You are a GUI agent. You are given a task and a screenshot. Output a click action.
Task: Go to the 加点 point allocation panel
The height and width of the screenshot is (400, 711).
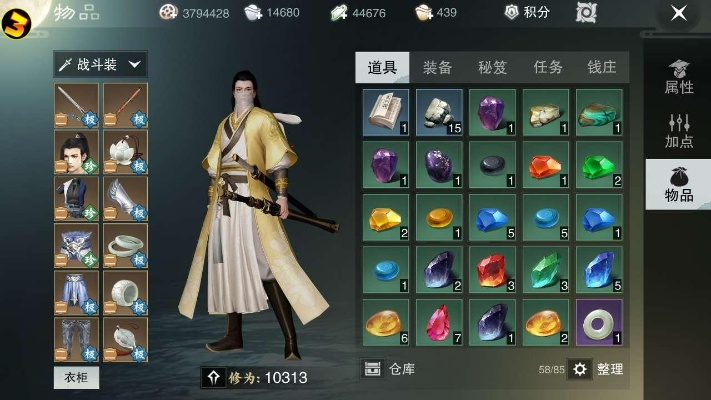tap(679, 130)
